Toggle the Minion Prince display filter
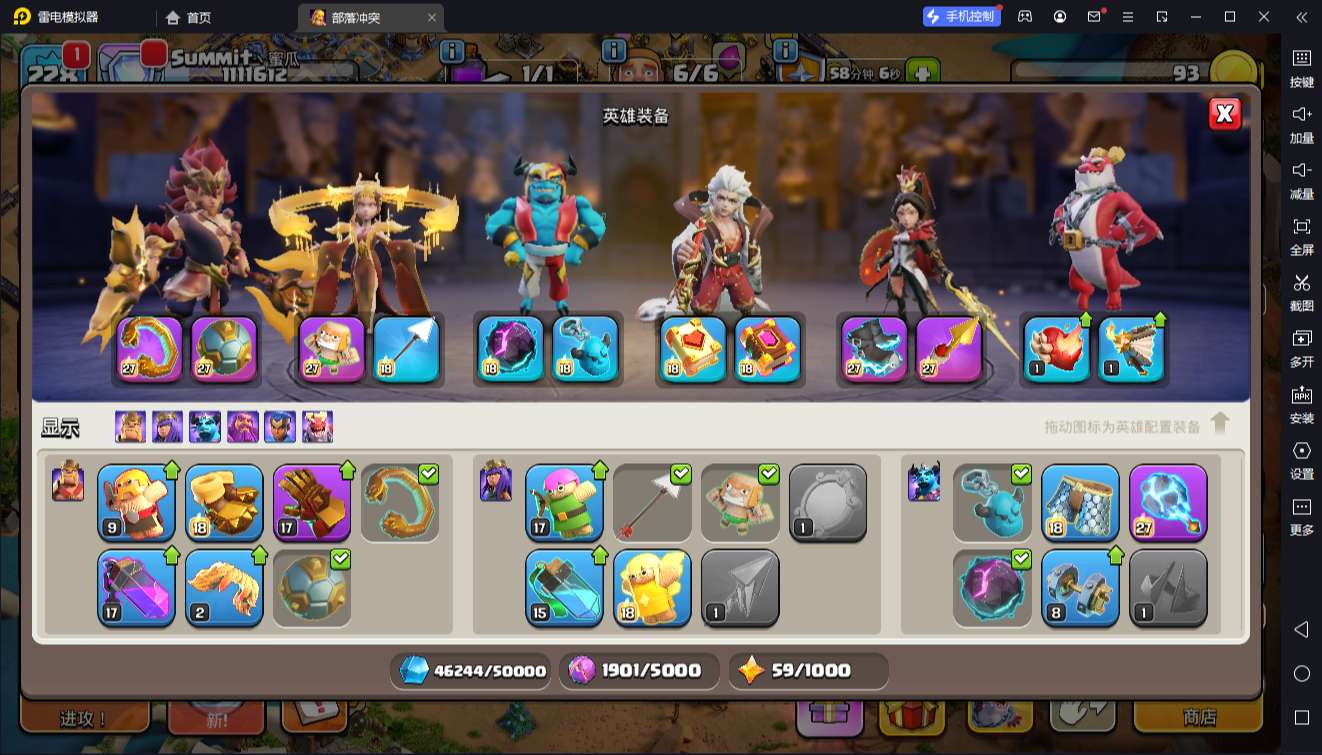The image size is (1322, 755). coord(205,427)
